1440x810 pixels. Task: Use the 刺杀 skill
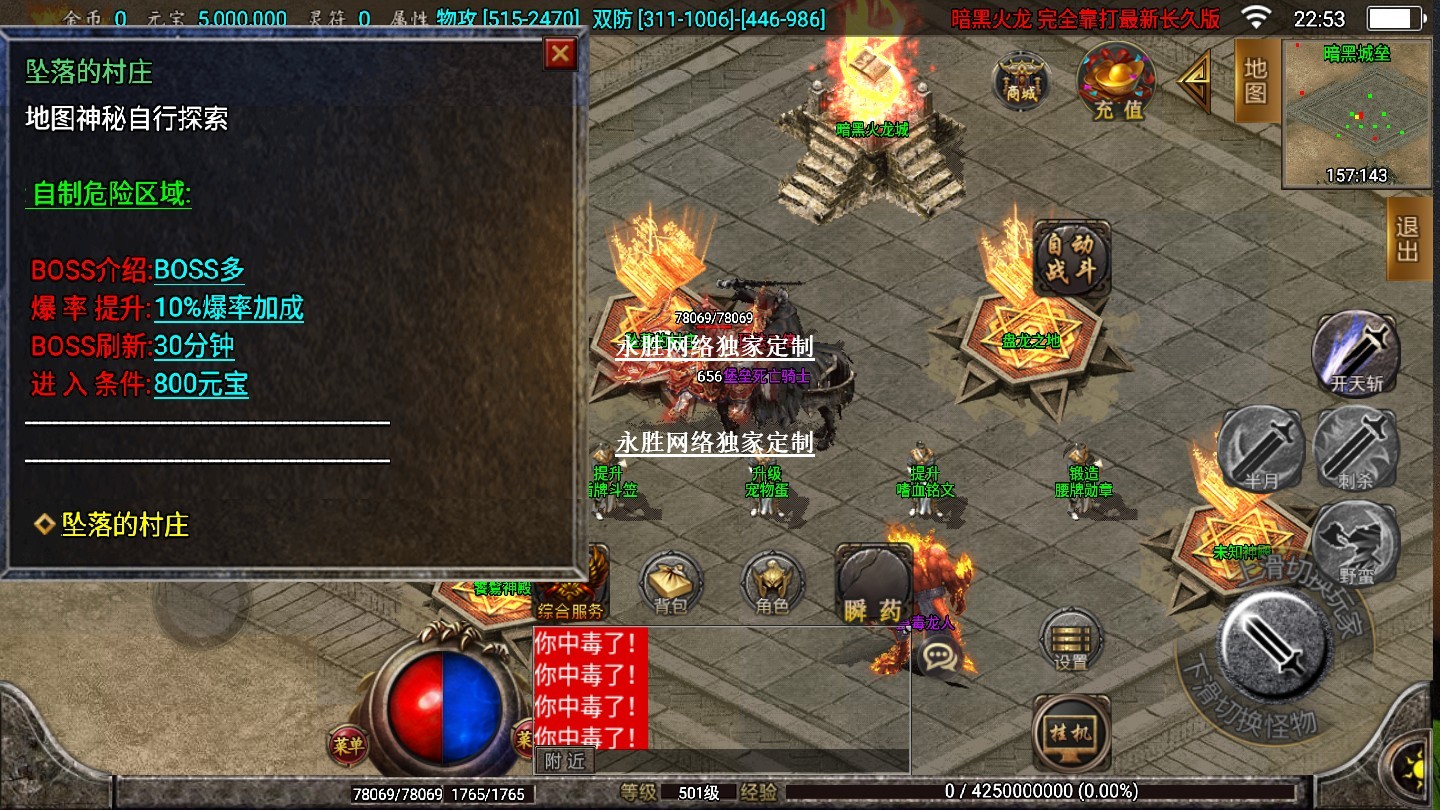1355,450
